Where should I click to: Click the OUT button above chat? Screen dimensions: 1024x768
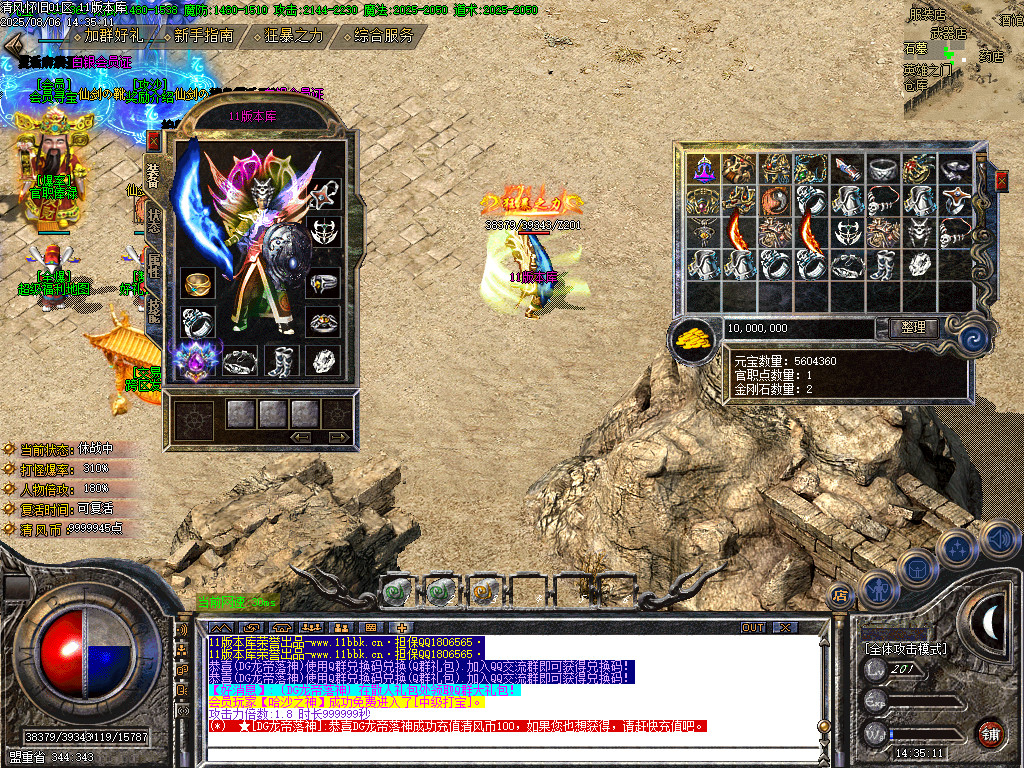753,627
